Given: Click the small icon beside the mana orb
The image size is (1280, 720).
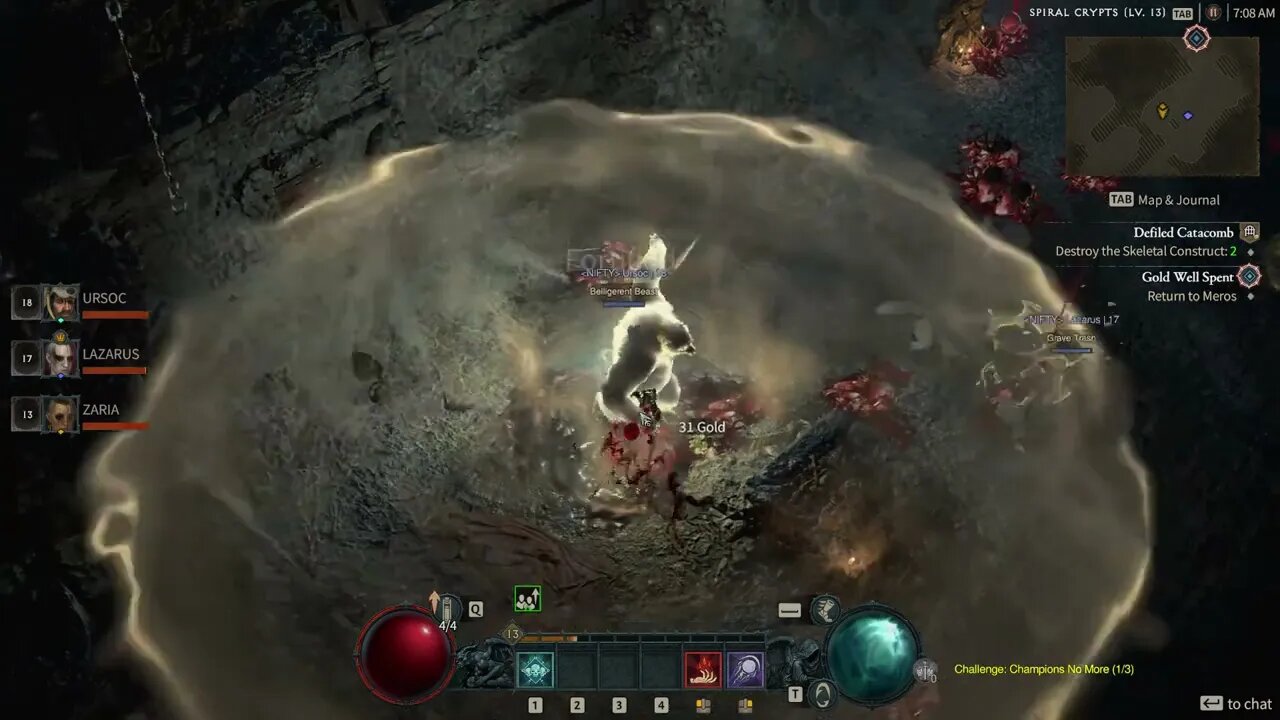Looking at the screenshot, I should [x=927, y=672].
